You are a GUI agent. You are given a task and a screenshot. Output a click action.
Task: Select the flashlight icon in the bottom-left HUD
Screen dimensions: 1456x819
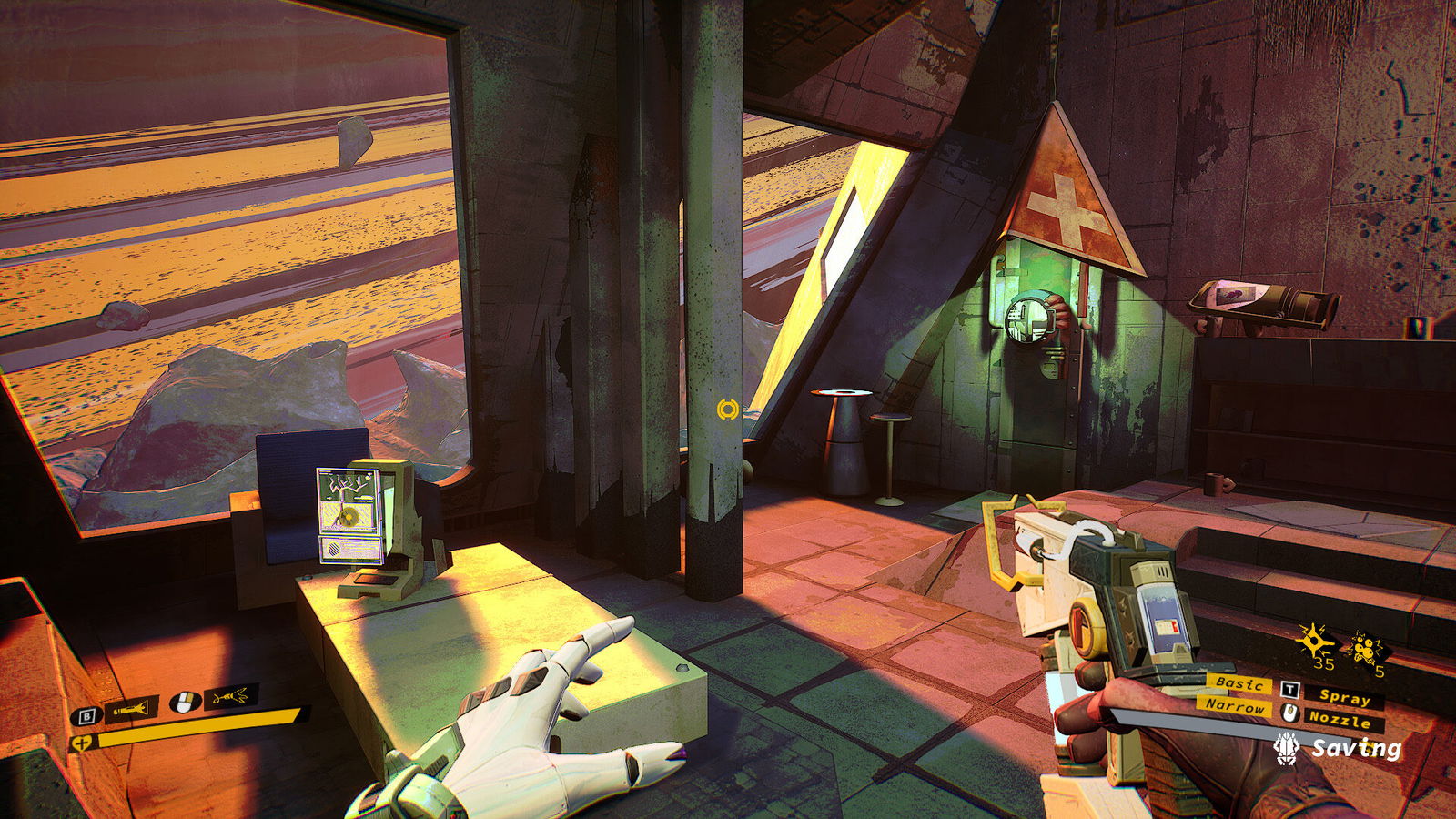tap(130, 709)
